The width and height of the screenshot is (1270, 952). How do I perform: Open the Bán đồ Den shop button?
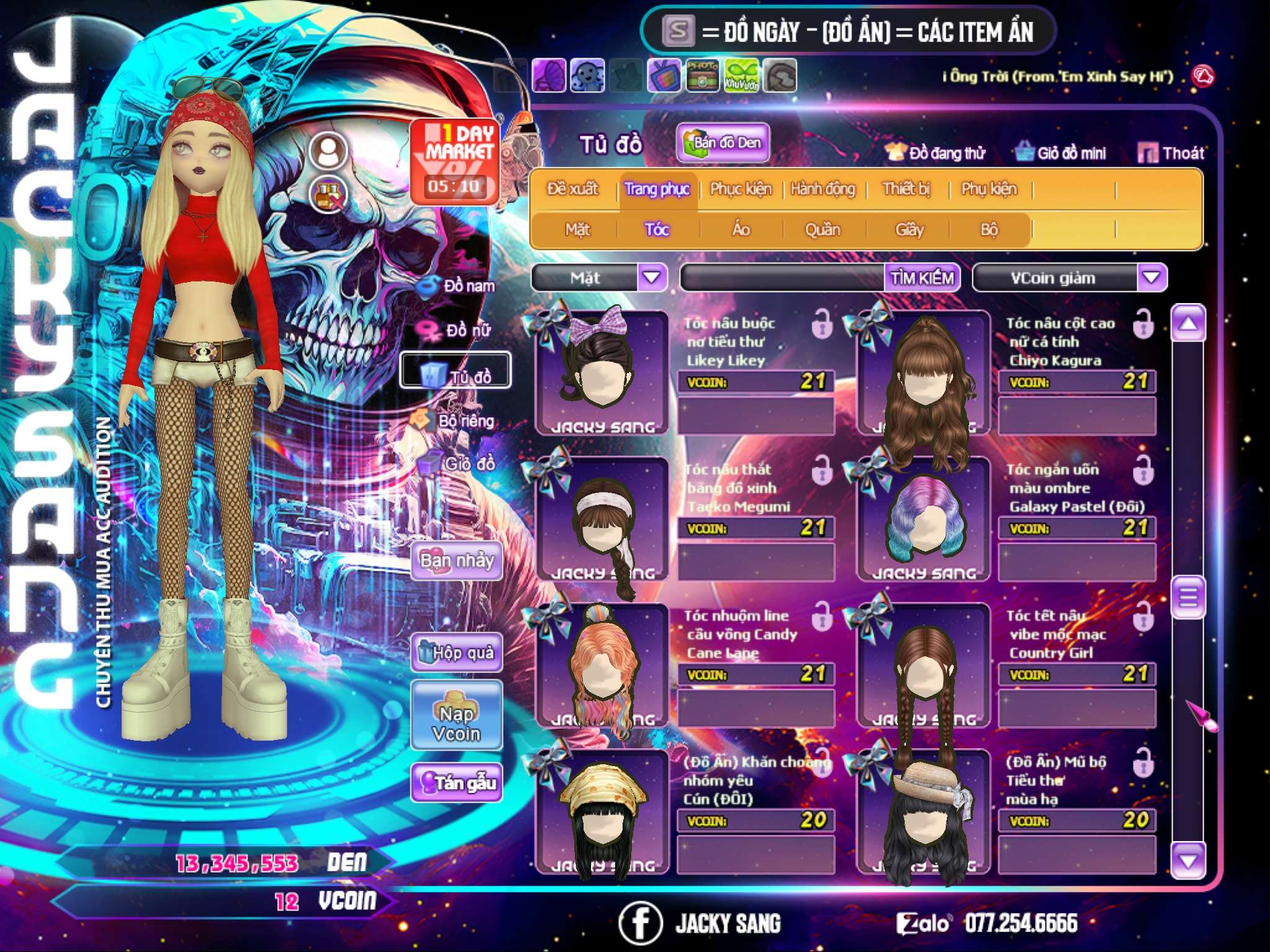point(722,143)
